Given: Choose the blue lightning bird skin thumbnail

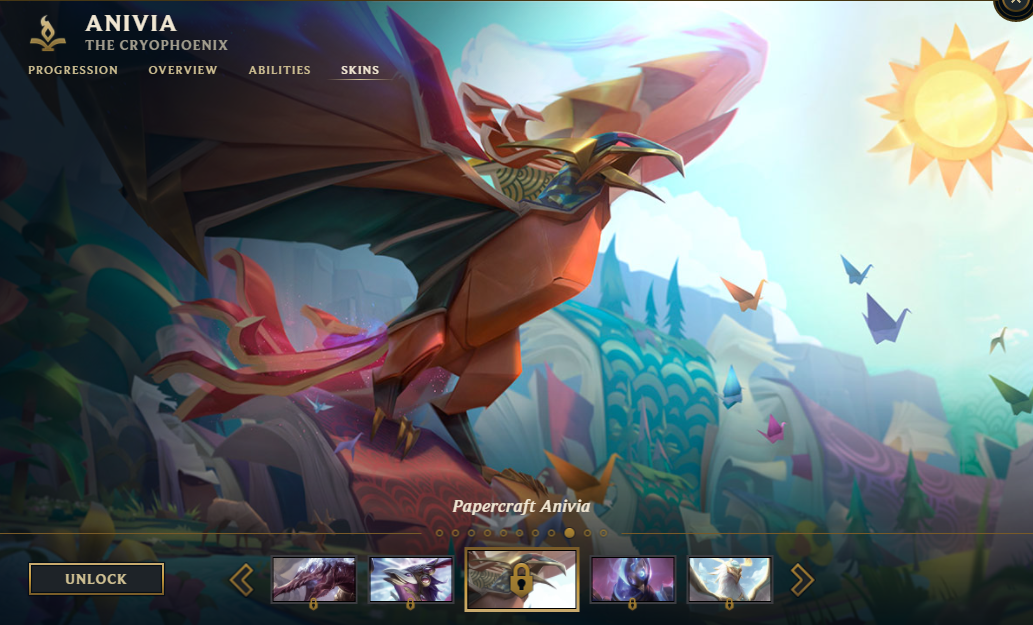Looking at the screenshot, I should pos(411,580).
